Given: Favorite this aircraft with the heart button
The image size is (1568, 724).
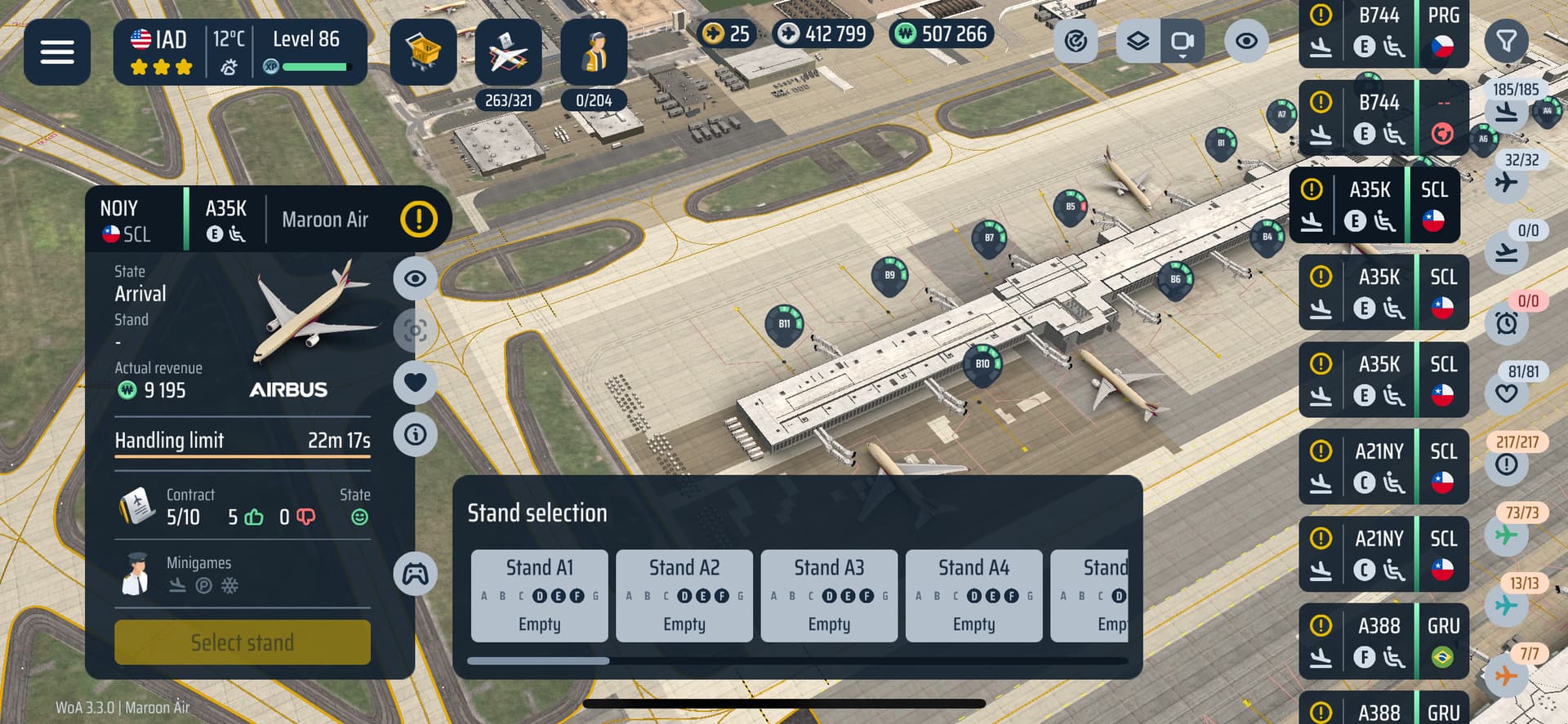Looking at the screenshot, I should tap(416, 382).
